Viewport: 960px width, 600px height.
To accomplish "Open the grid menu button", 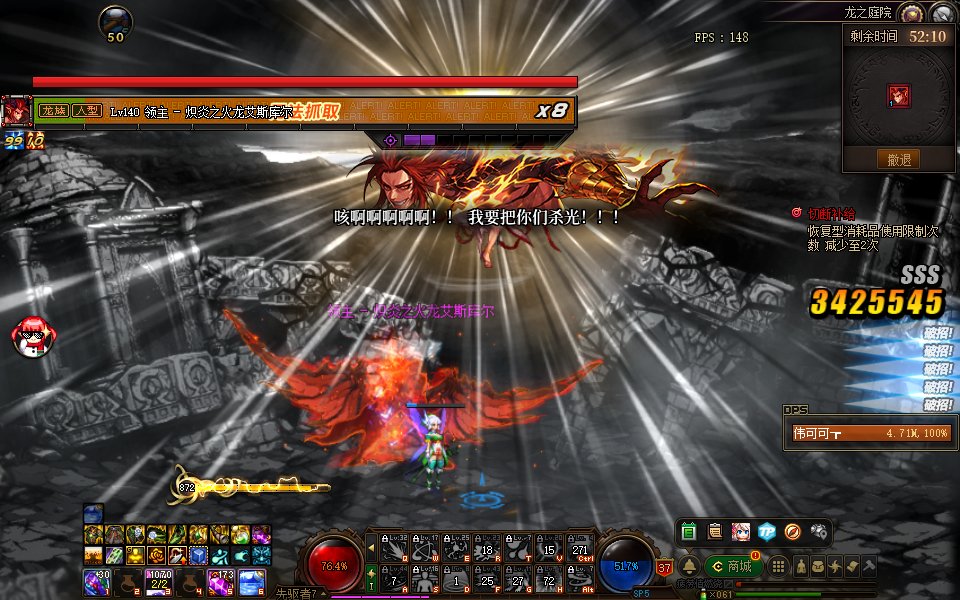I will [778, 566].
